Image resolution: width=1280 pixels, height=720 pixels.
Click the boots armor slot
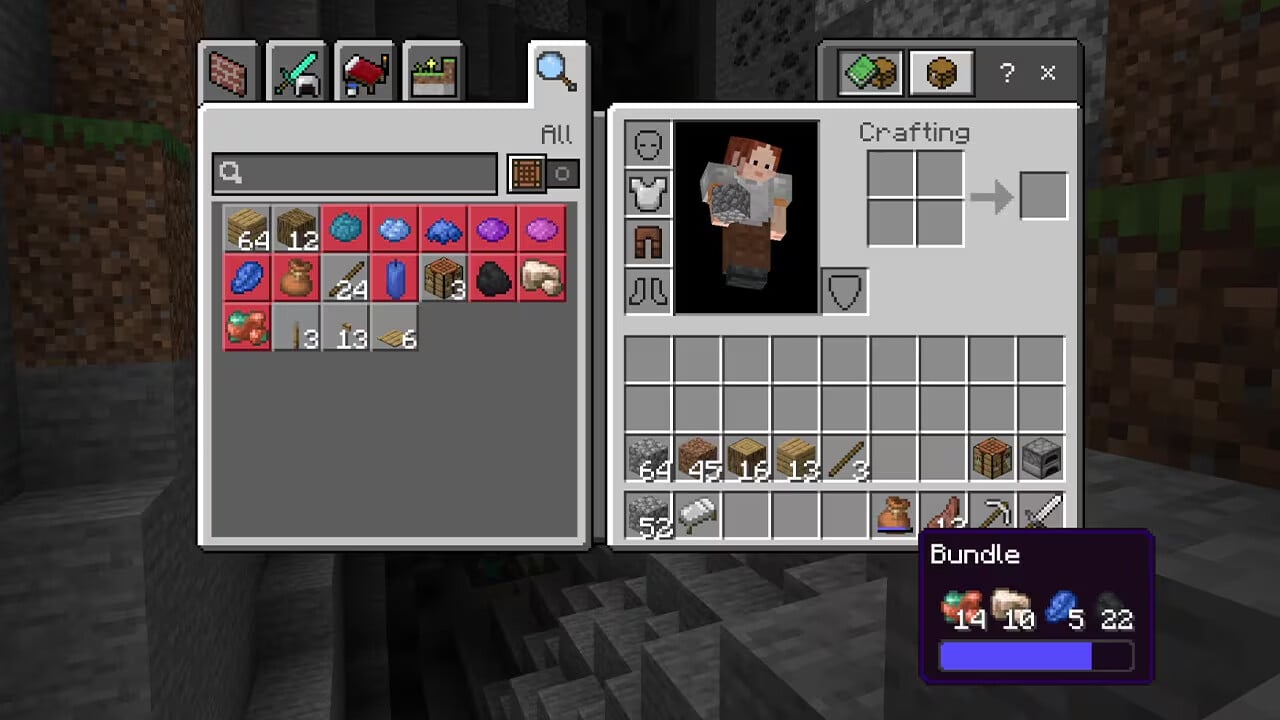647,290
